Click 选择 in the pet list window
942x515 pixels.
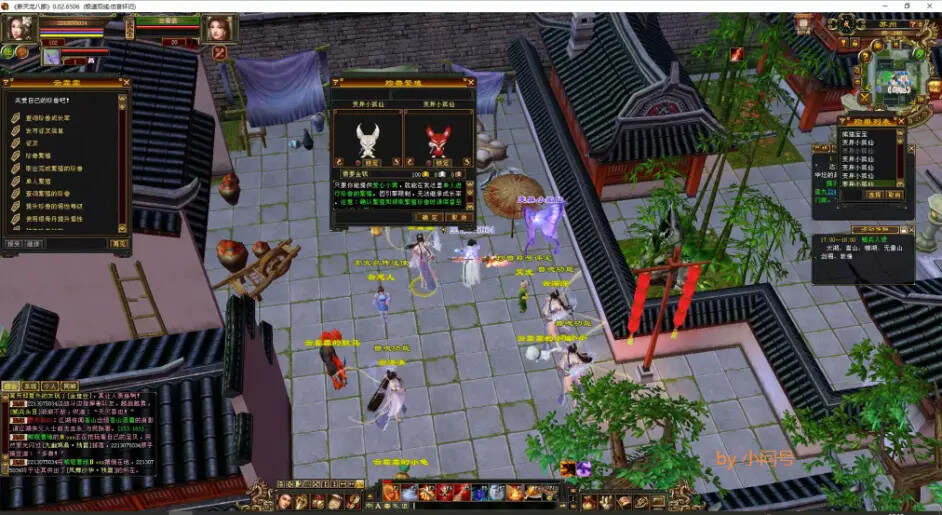(872, 195)
